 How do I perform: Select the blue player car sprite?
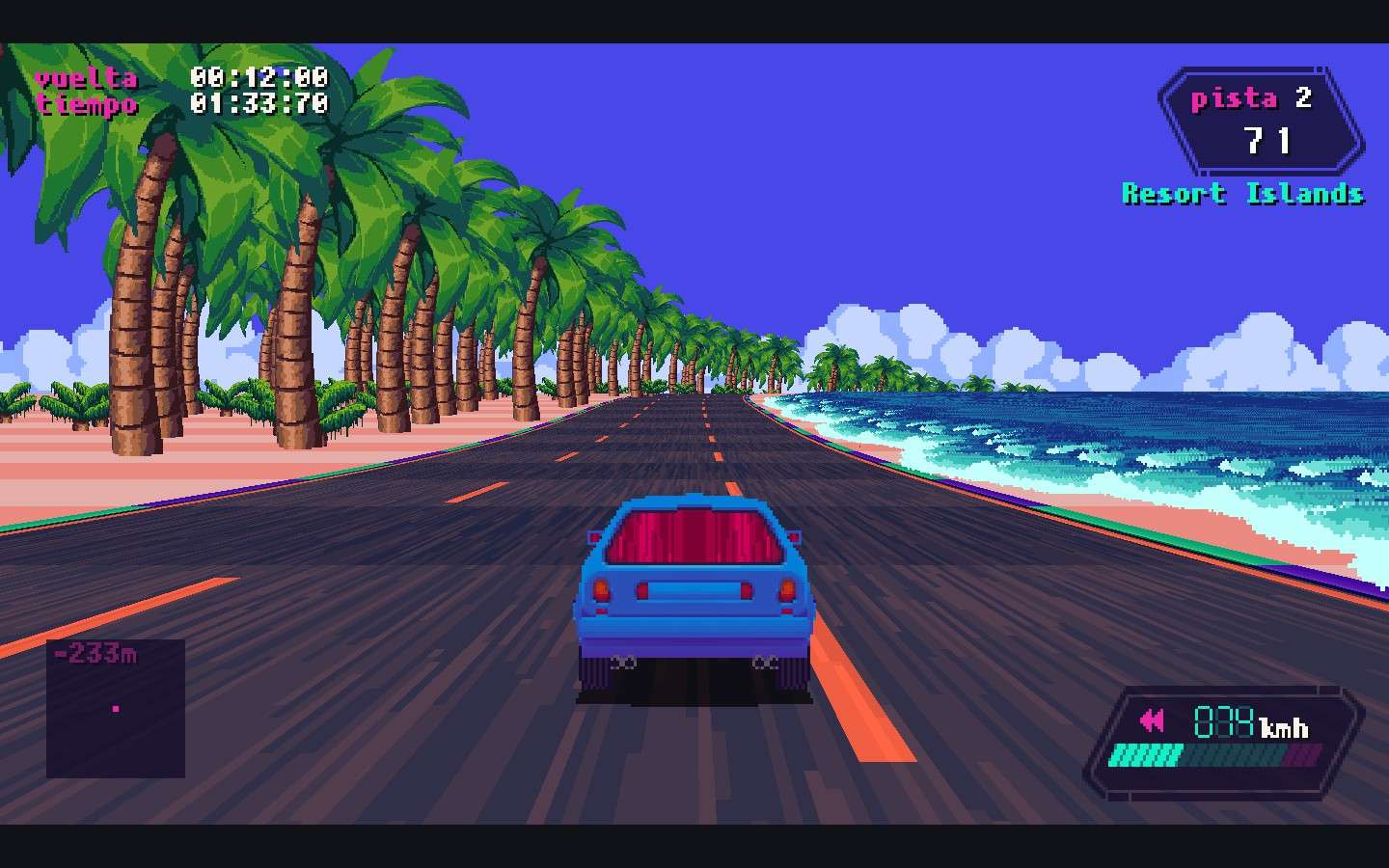[x=694, y=588]
